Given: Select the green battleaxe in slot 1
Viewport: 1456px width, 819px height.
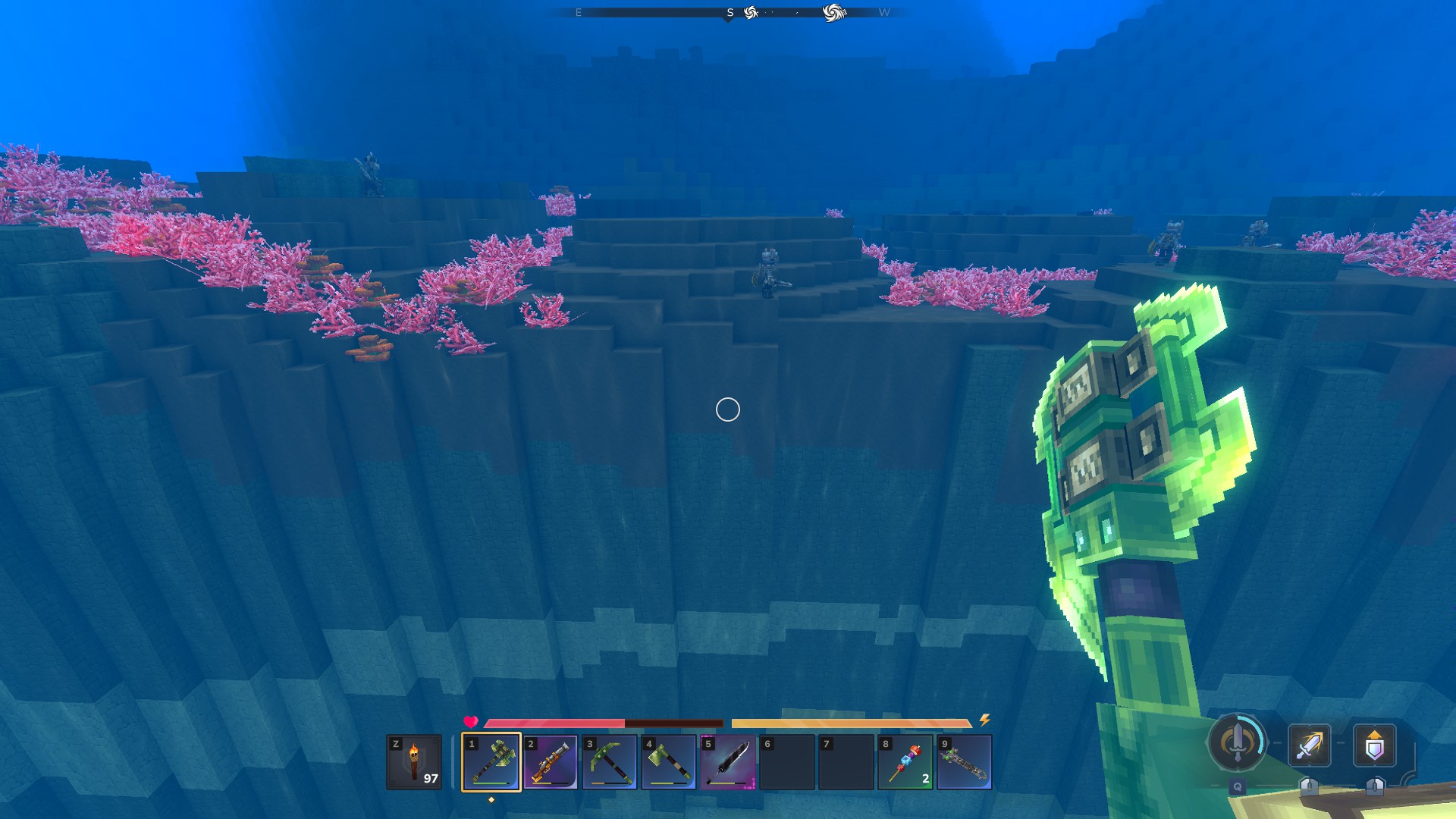Looking at the screenshot, I should [491, 761].
